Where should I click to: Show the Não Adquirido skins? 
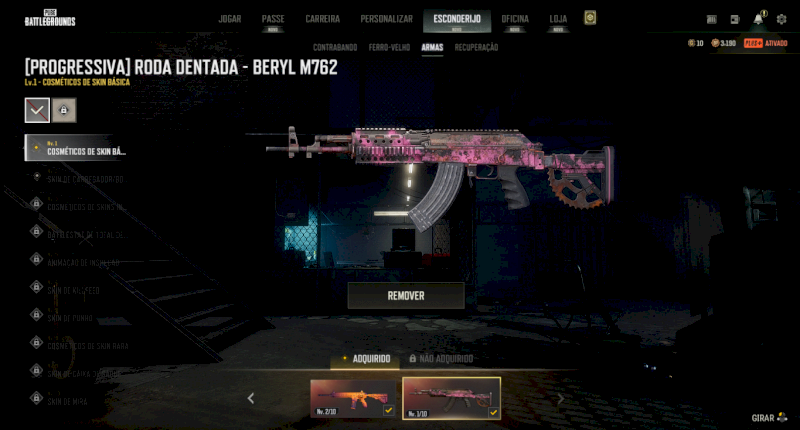pyautogui.click(x=440, y=358)
